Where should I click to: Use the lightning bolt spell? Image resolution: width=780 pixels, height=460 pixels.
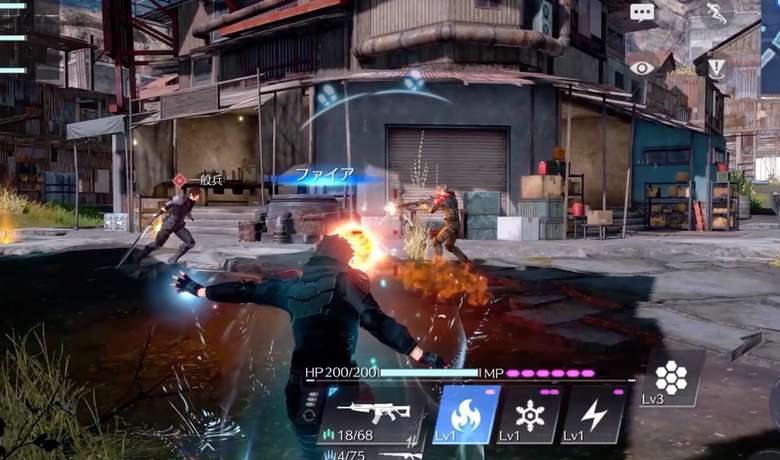tap(594, 414)
